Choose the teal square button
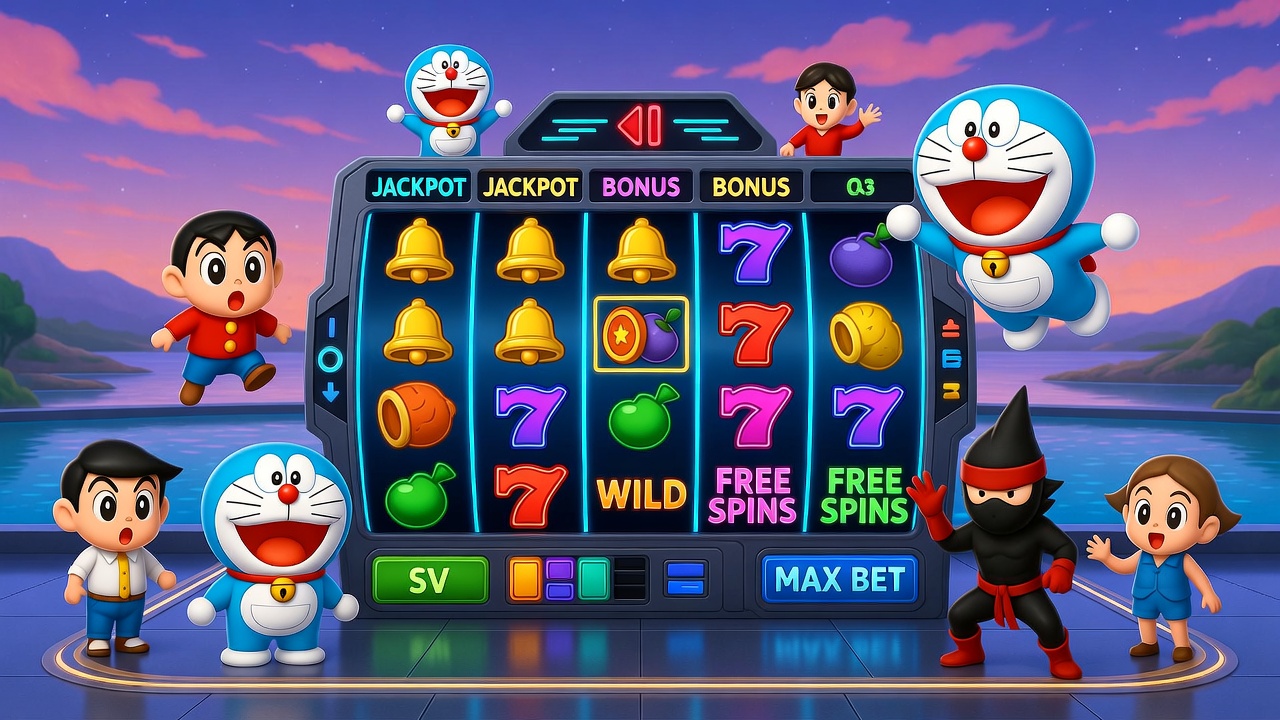 (593, 579)
